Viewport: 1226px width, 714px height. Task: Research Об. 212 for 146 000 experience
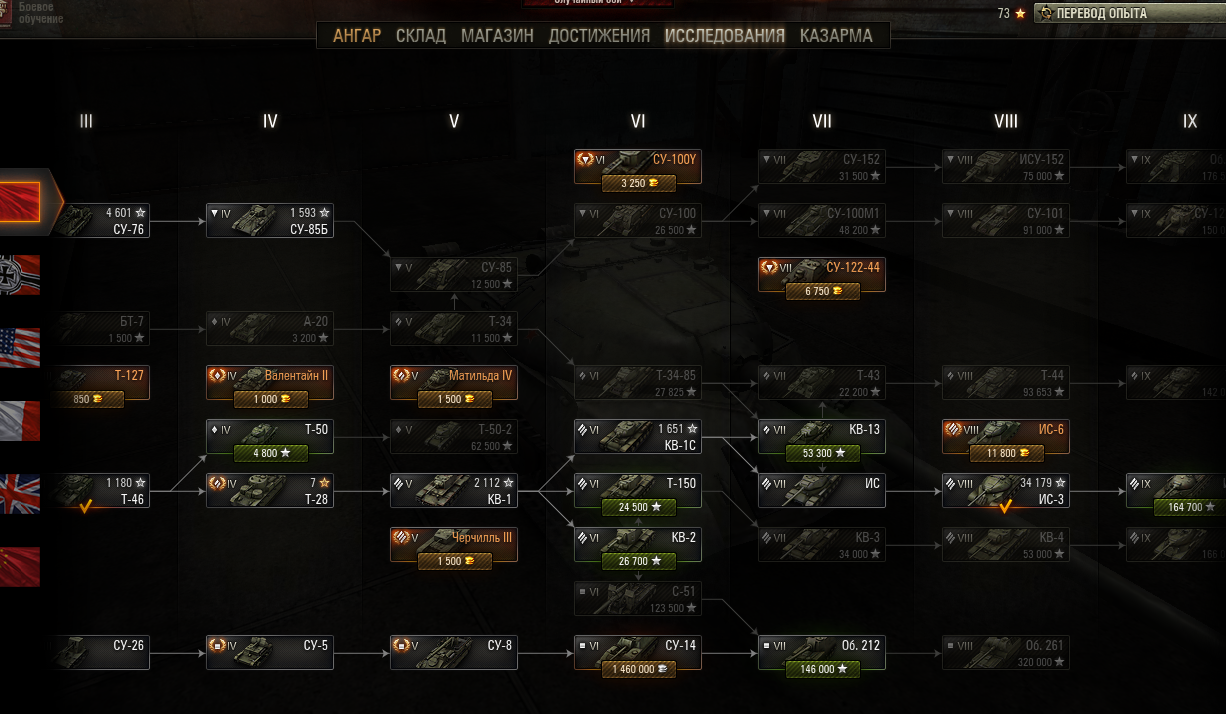(x=822, y=669)
